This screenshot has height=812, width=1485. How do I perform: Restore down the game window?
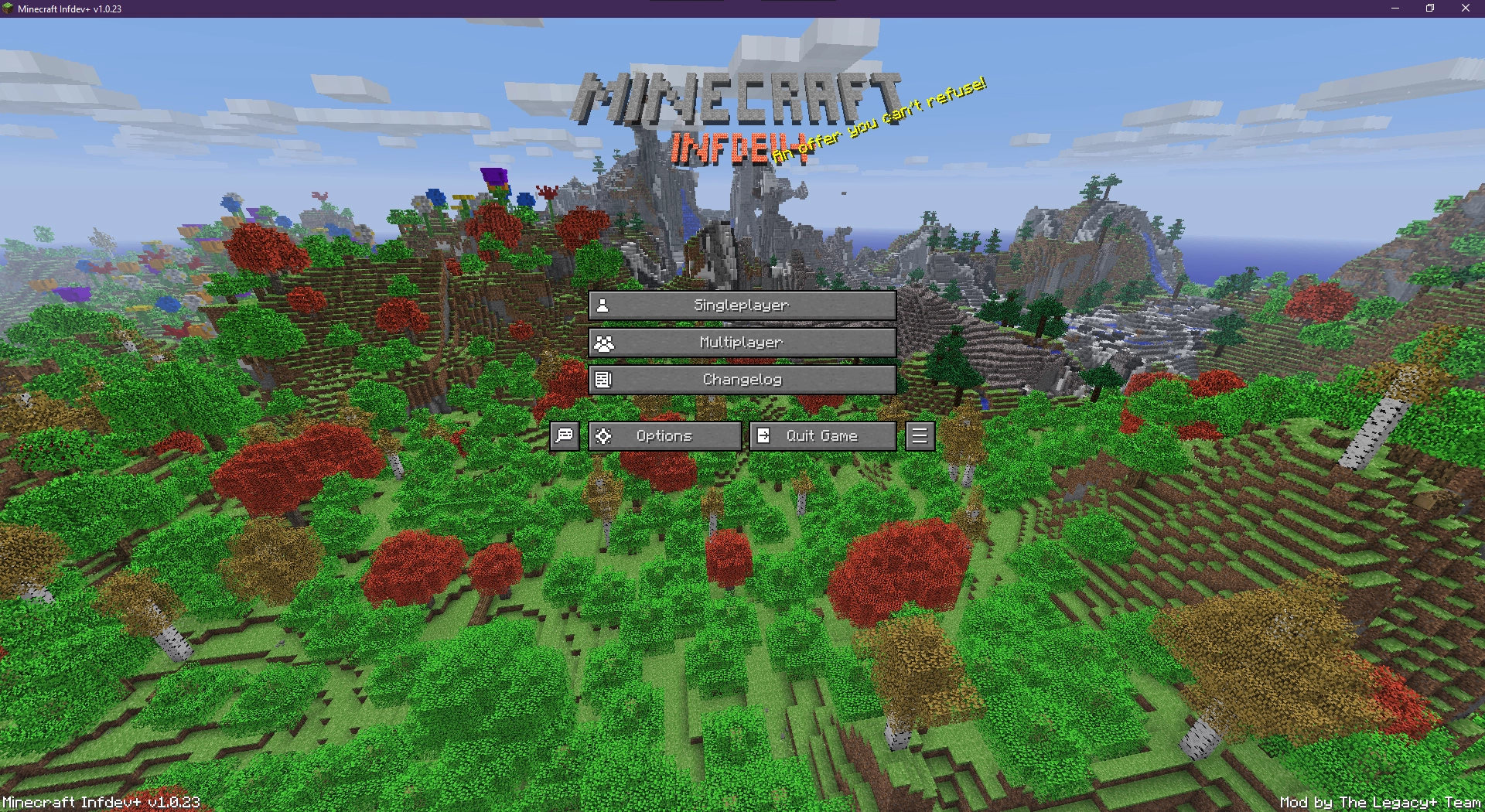(1429, 9)
